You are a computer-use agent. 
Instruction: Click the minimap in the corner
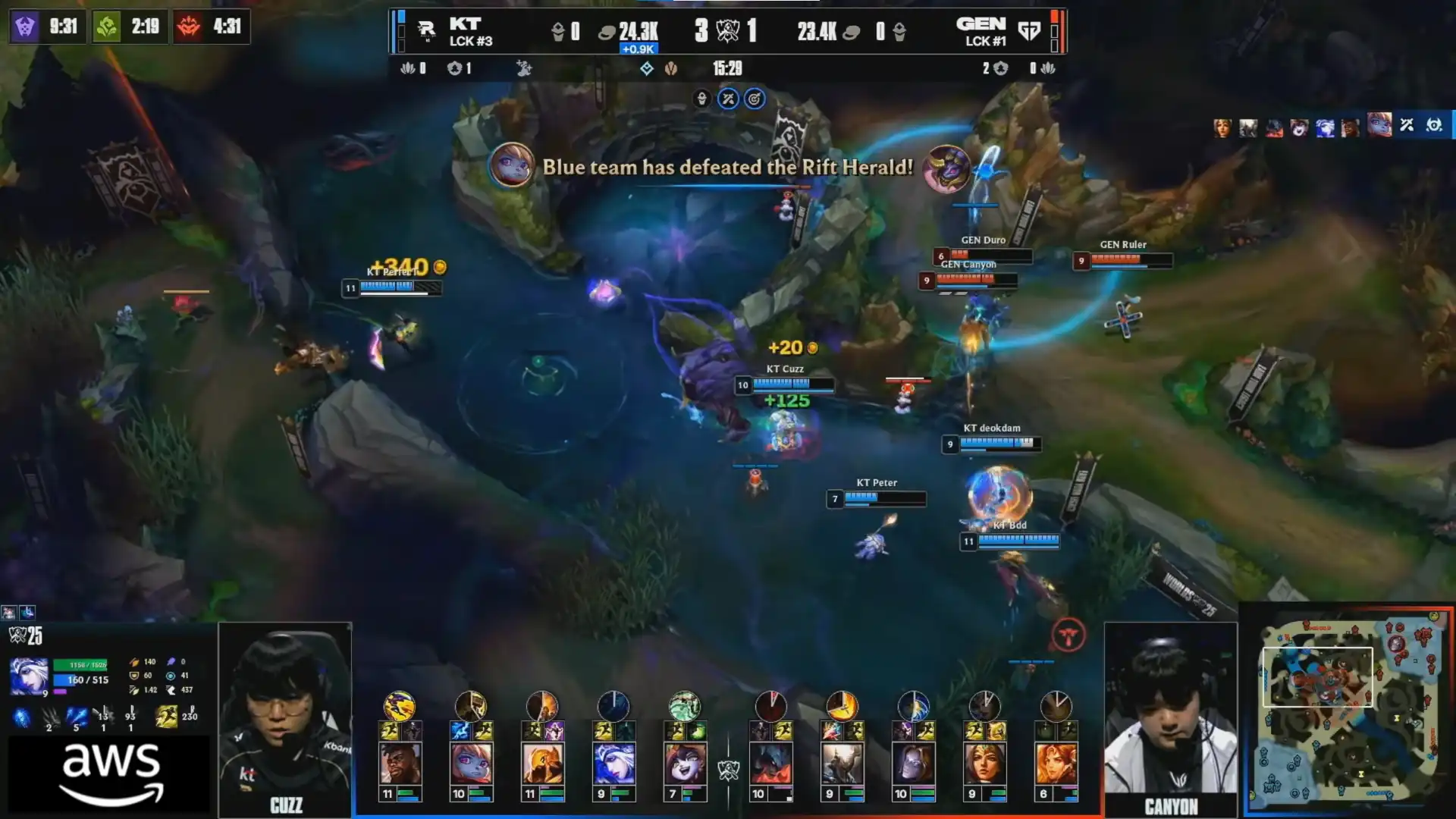point(1348,709)
